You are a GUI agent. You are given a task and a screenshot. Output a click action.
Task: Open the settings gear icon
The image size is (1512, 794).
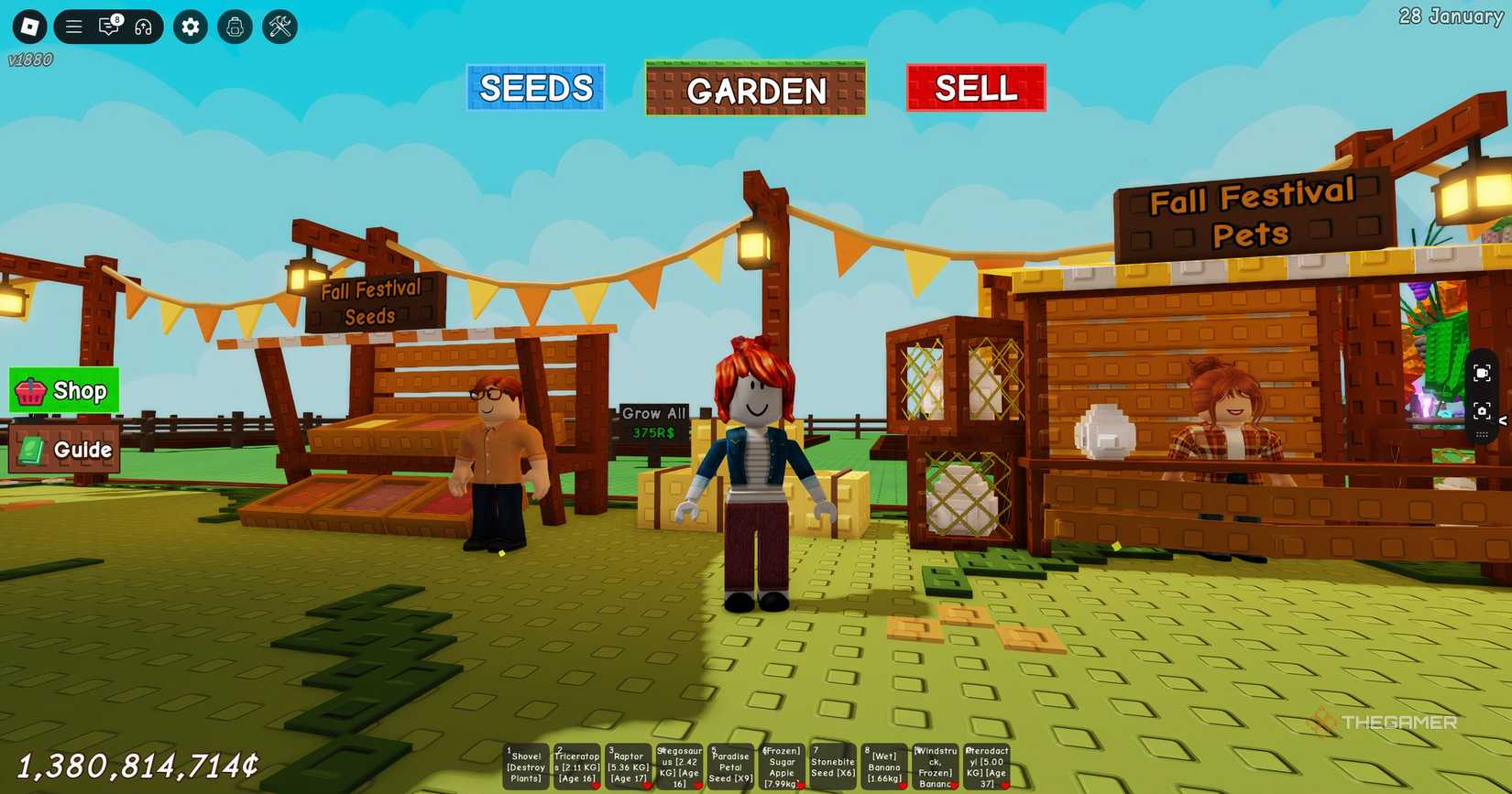coord(190,27)
